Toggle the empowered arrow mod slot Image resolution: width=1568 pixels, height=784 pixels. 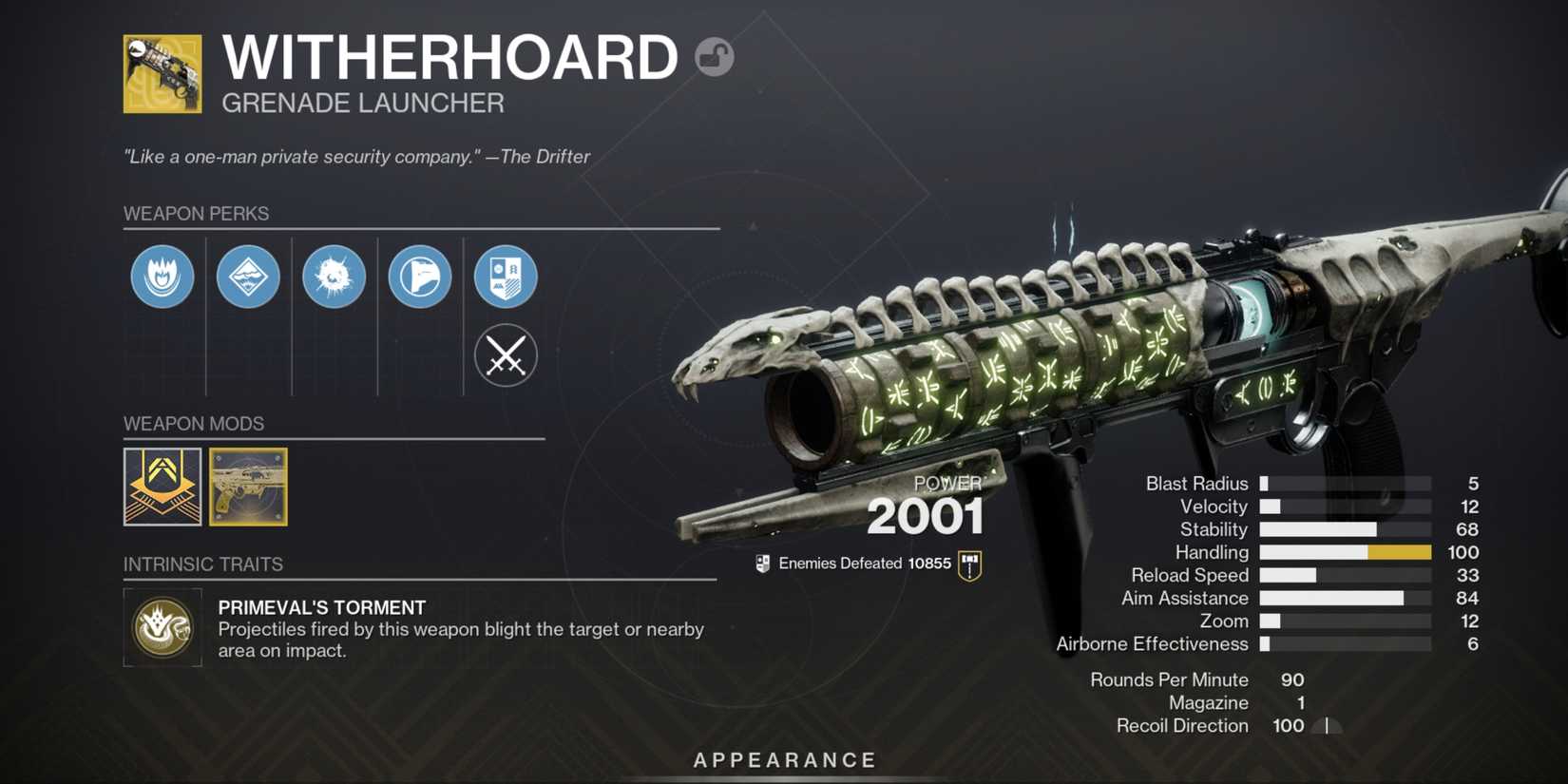click(x=162, y=488)
